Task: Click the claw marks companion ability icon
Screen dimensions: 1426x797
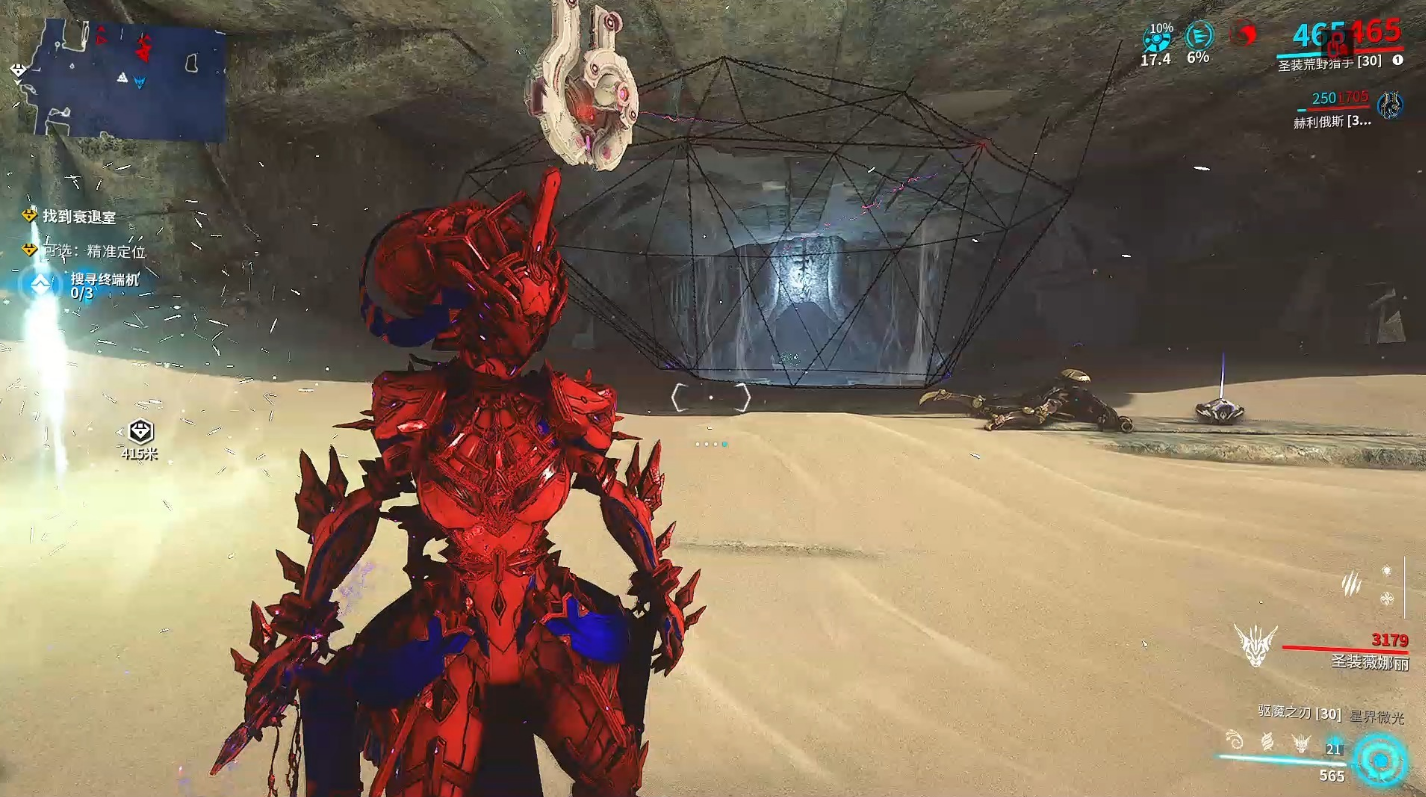Action: [x=1352, y=582]
